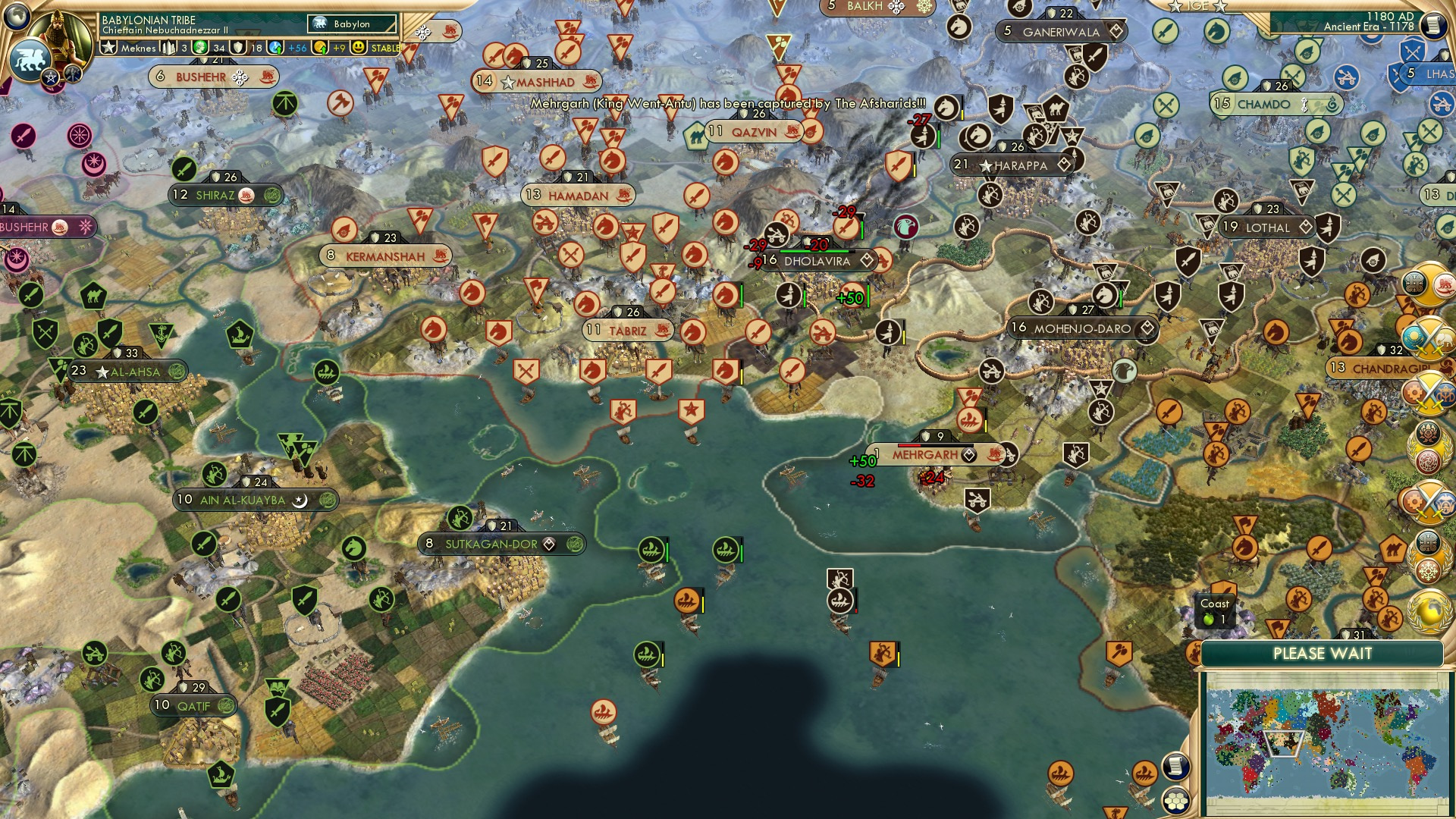The width and height of the screenshot is (1456, 819).
Task: Click the Babylon winged lion emblem
Action: coord(31,59)
